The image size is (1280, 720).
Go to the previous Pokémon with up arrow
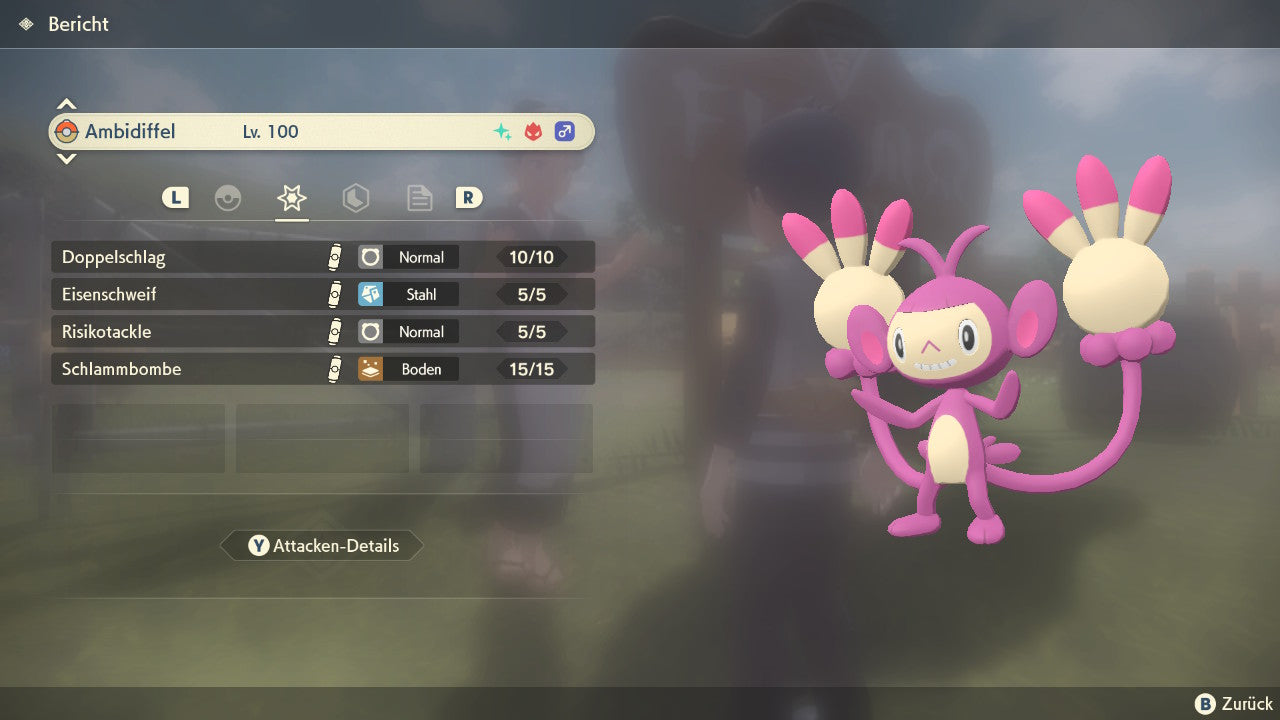pos(66,104)
